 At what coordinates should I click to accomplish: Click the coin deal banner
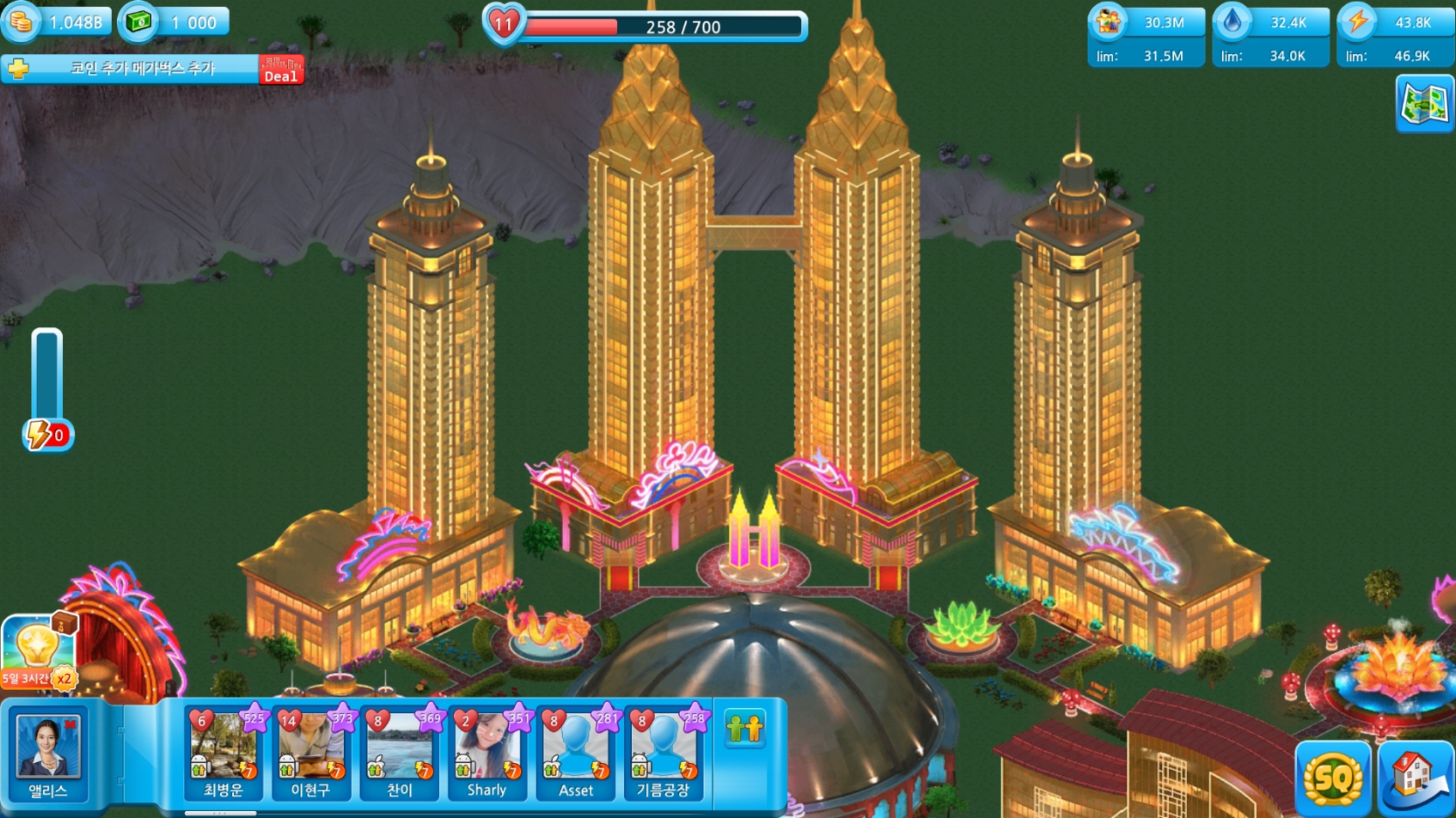click(x=153, y=69)
